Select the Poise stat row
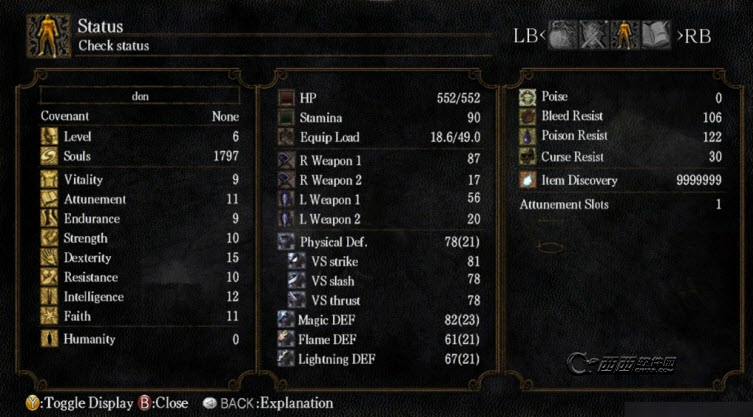The height and width of the screenshot is (417, 753). tap(620, 97)
